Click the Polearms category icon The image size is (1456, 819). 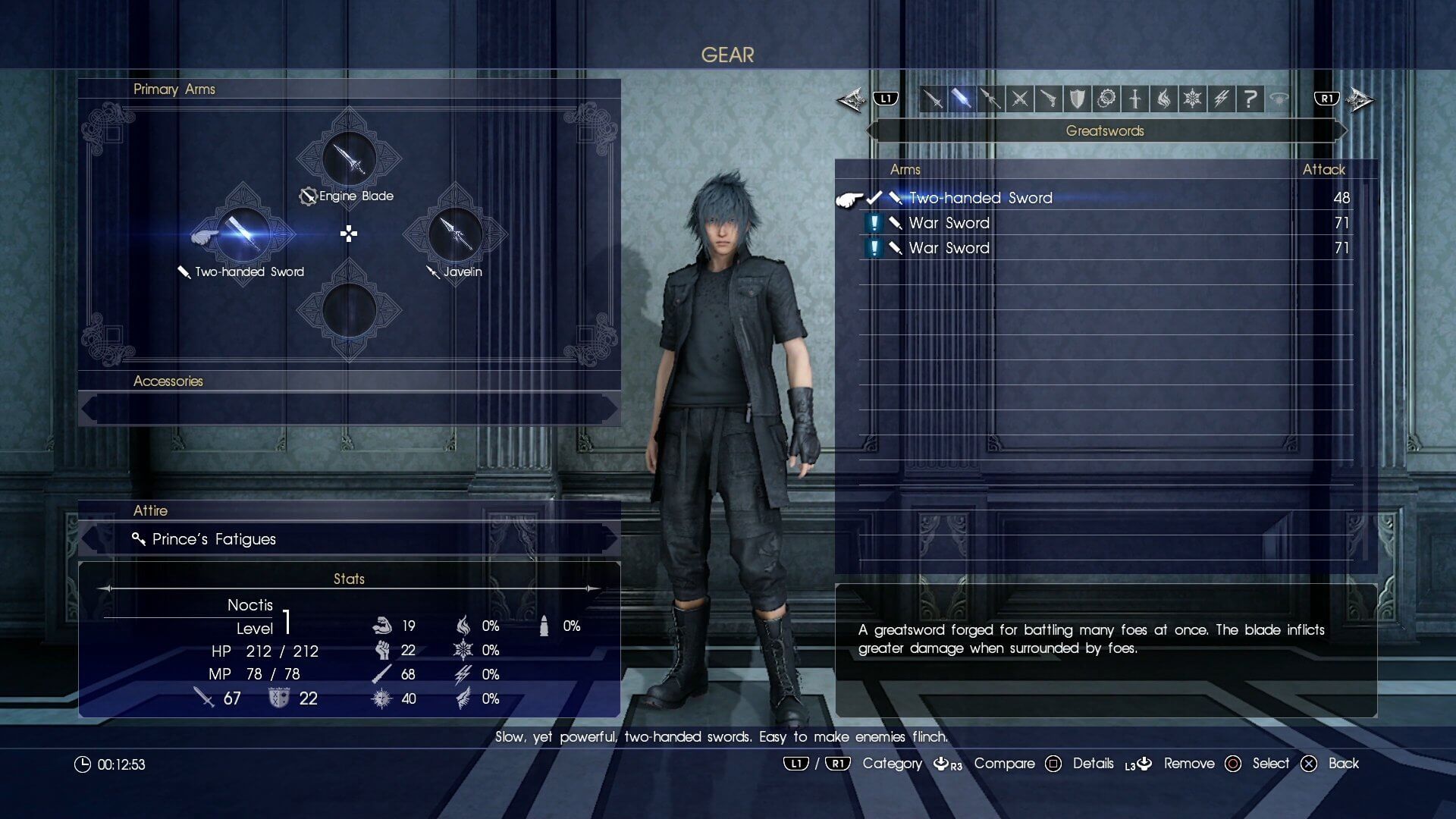(x=990, y=99)
